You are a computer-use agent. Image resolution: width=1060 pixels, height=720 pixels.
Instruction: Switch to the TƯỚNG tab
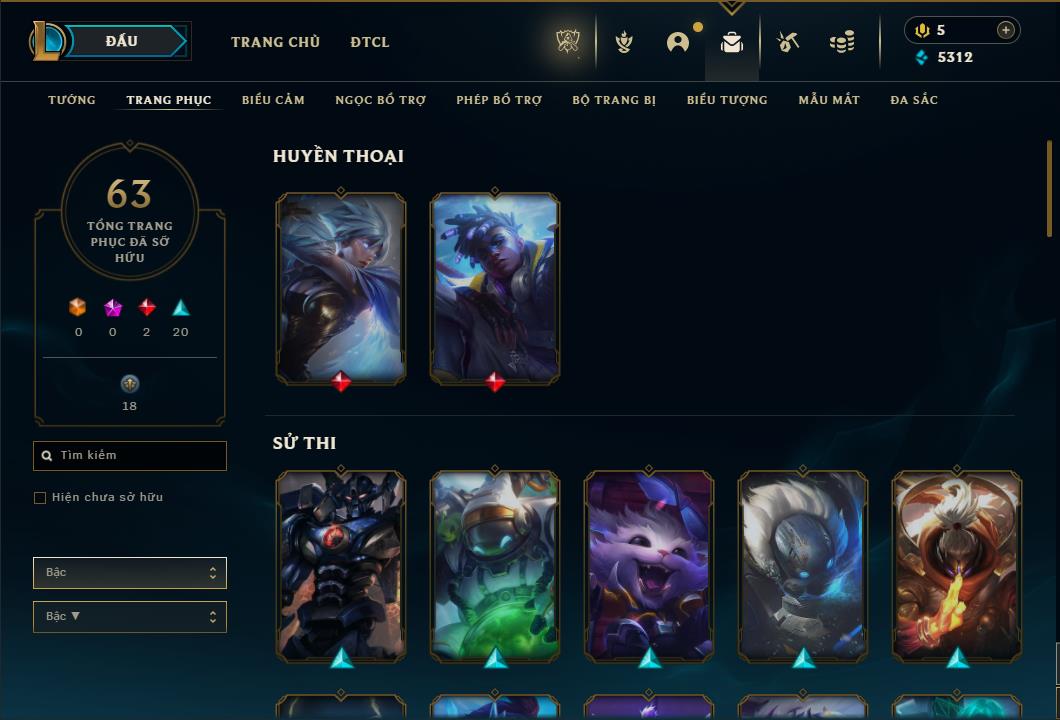tap(72, 100)
